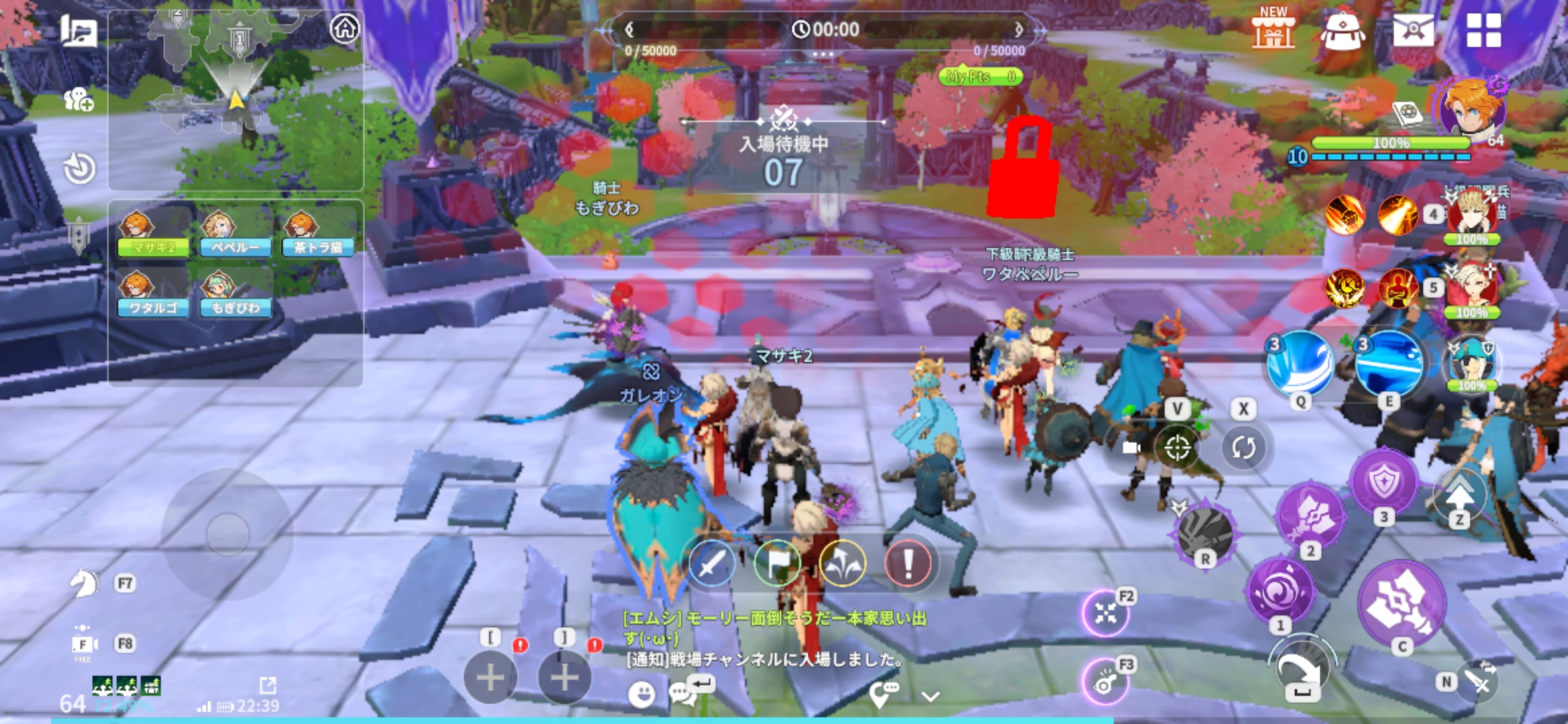Open the NEW gift shop icon
1568x724 pixels.
click(1272, 30)
